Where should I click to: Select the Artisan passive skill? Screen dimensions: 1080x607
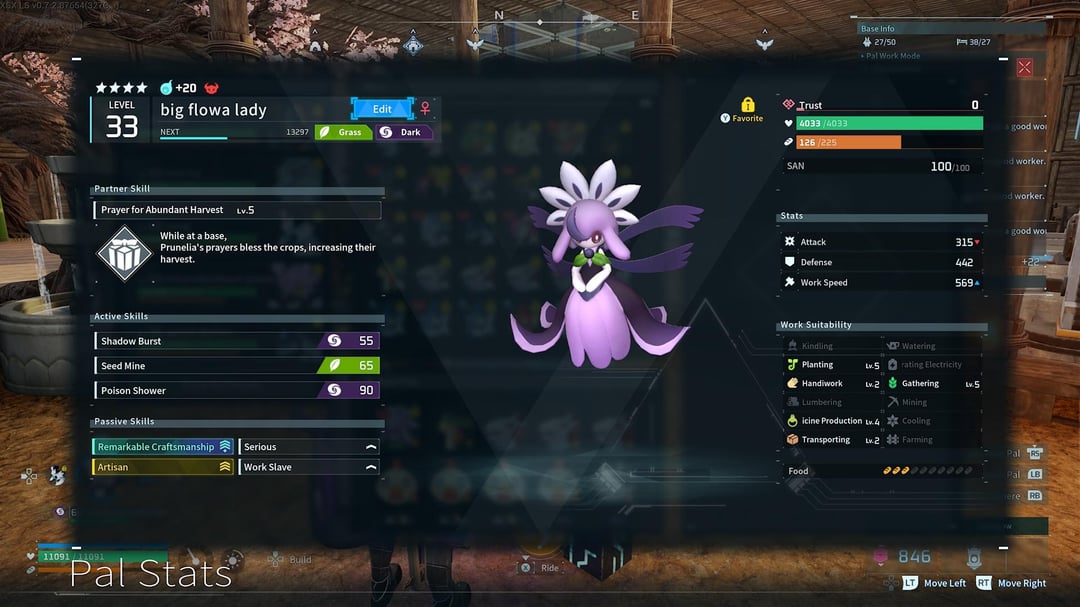pyautogui.click(x=163, y=467)
